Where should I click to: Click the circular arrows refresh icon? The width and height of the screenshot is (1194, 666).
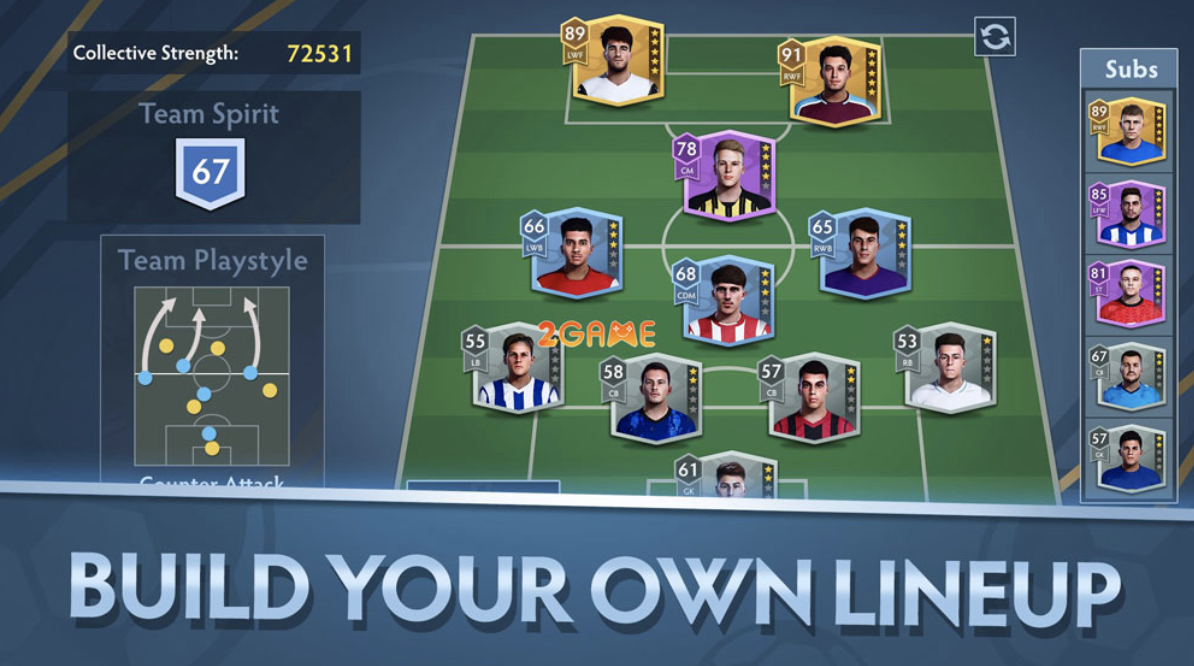click(995, 37)
